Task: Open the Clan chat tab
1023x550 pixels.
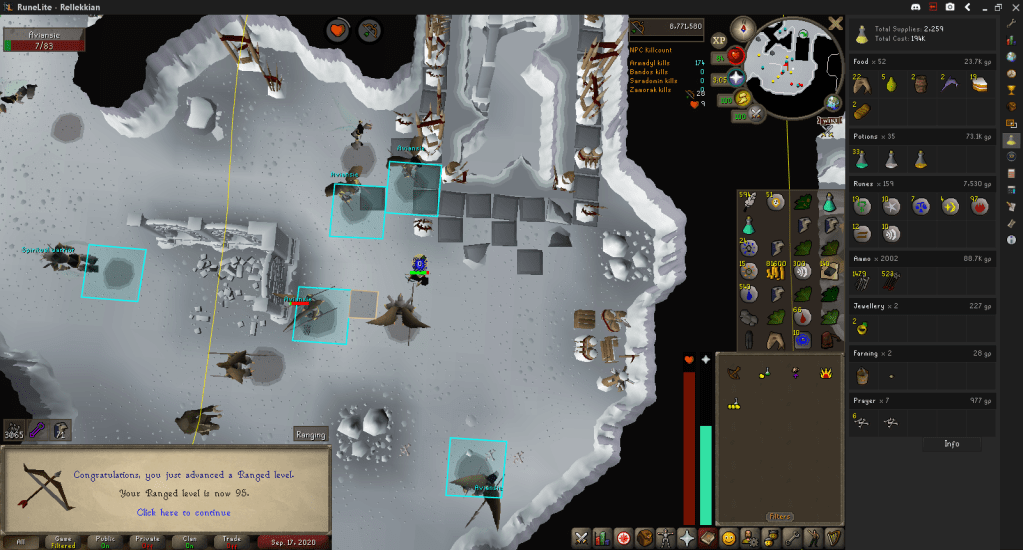Action: 190,541
